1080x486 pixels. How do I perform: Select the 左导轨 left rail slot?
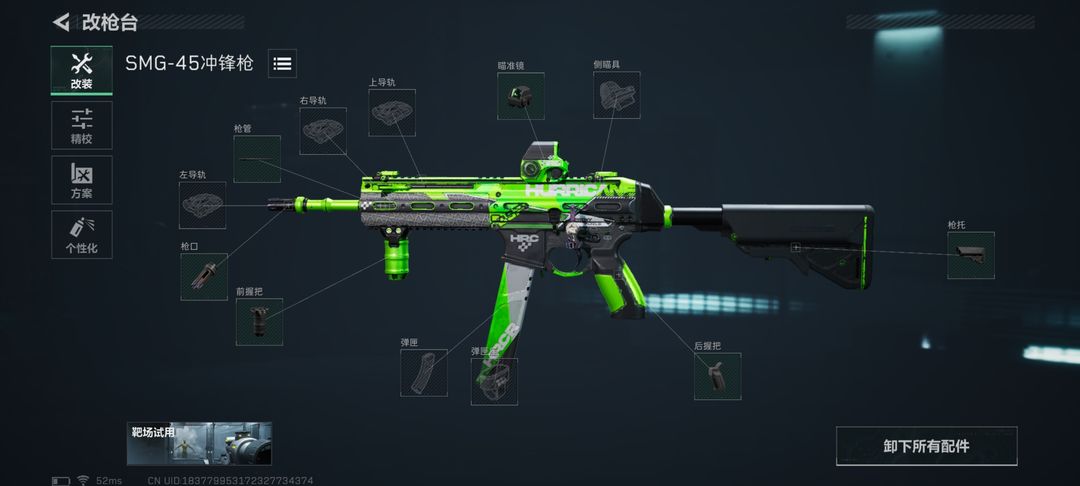tap(203, 205)
